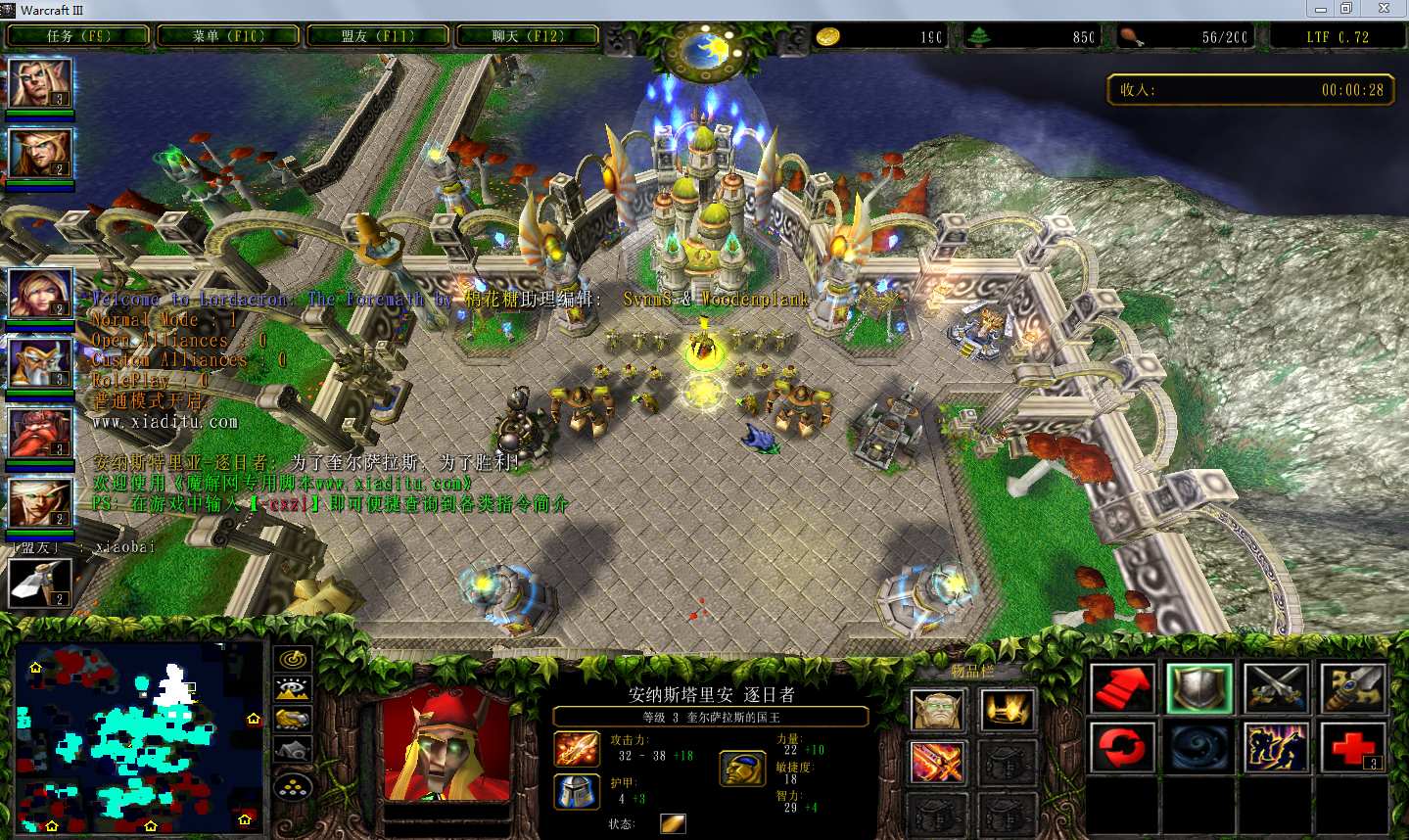Open the Chat (F12) log
The image size is (1409, 840).
pyautogui.click(x=528, y=36)
